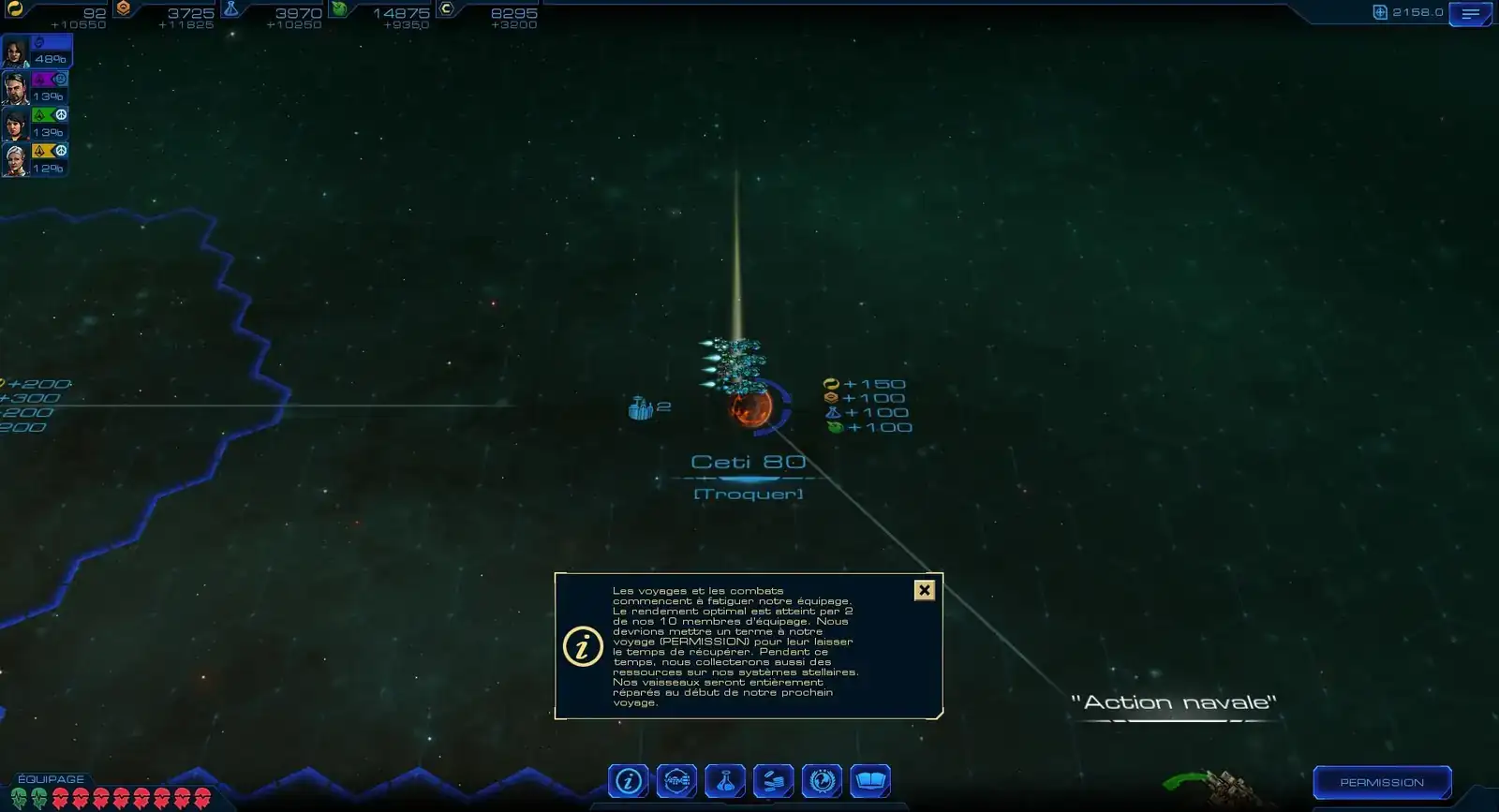Open the science flask research panel
This screenshot has height=812, width=1499.
click(x=725, y=781)
